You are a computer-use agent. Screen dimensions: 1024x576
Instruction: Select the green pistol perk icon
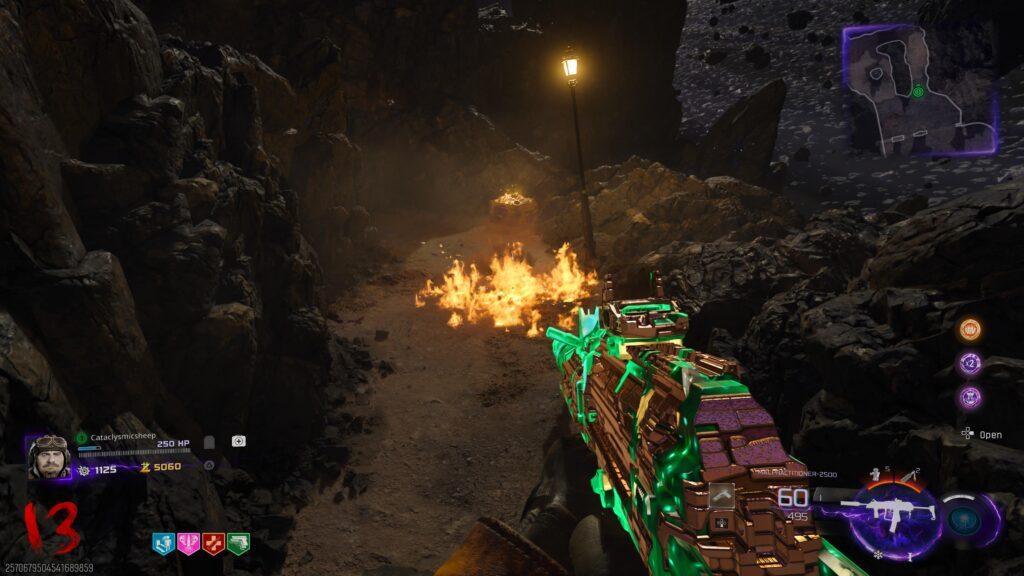[238, 543]
